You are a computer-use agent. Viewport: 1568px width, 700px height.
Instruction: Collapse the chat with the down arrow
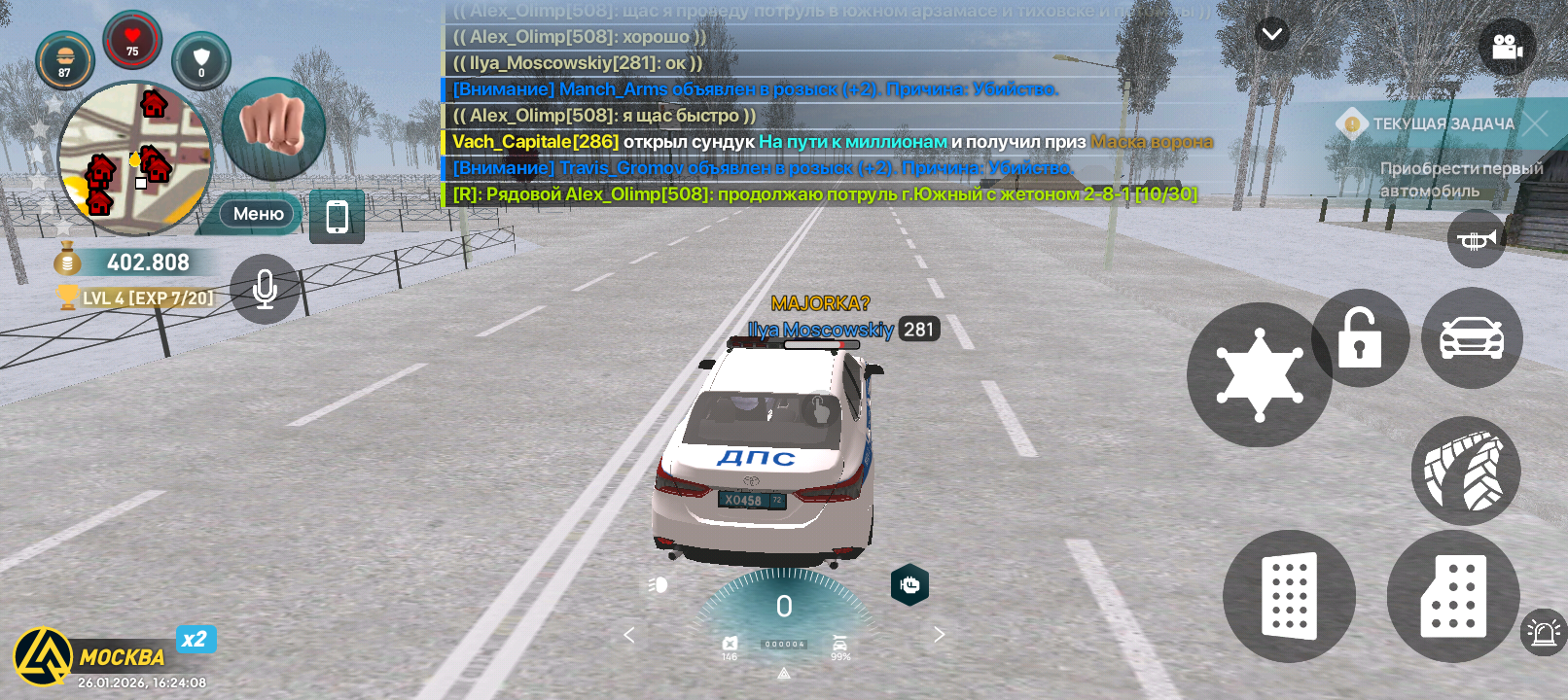click(x=1271, y=35)
